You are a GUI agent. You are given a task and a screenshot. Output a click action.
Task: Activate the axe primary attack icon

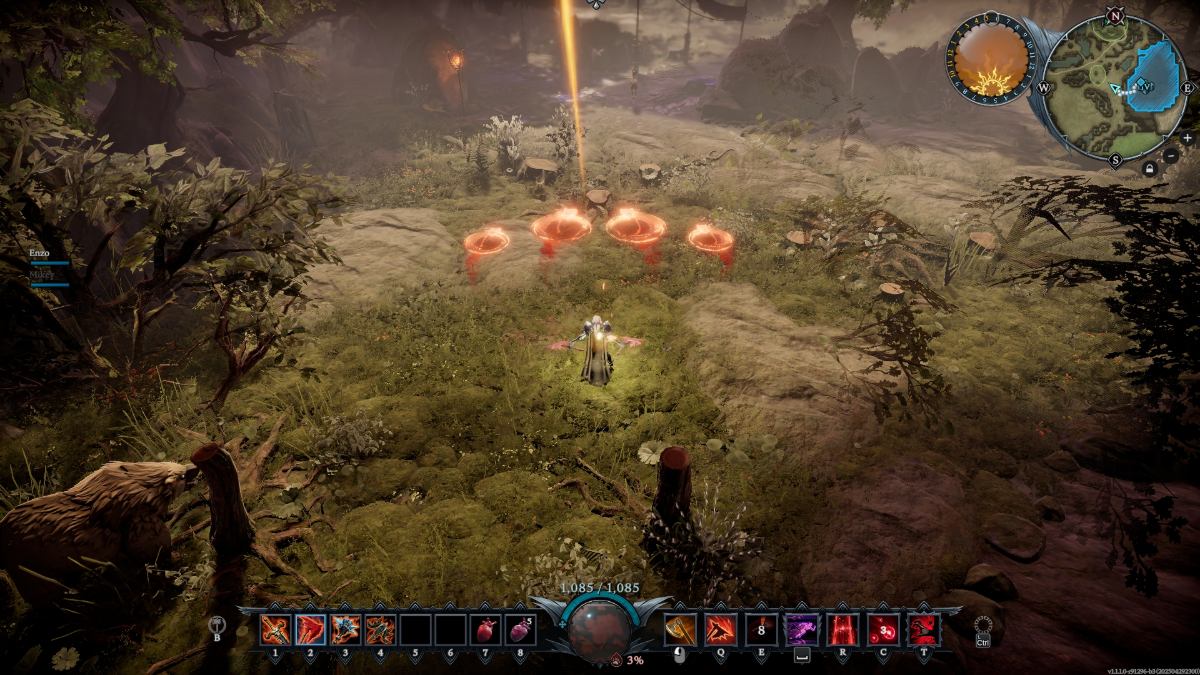click(679, 629)
